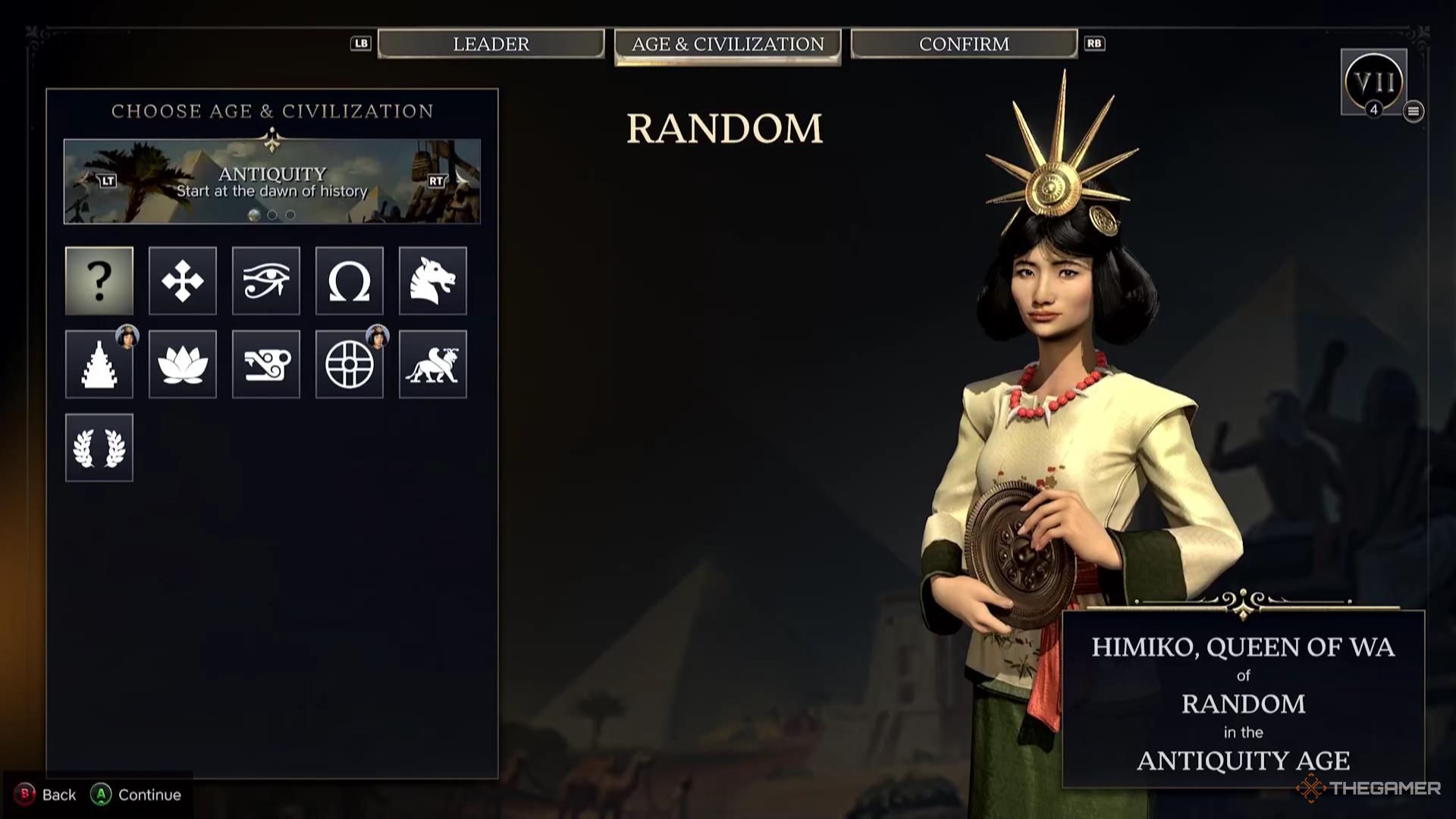Click the Continue prompt
Image resolution: width=1456 pixels, height=819 pixels.
point(137,795)
